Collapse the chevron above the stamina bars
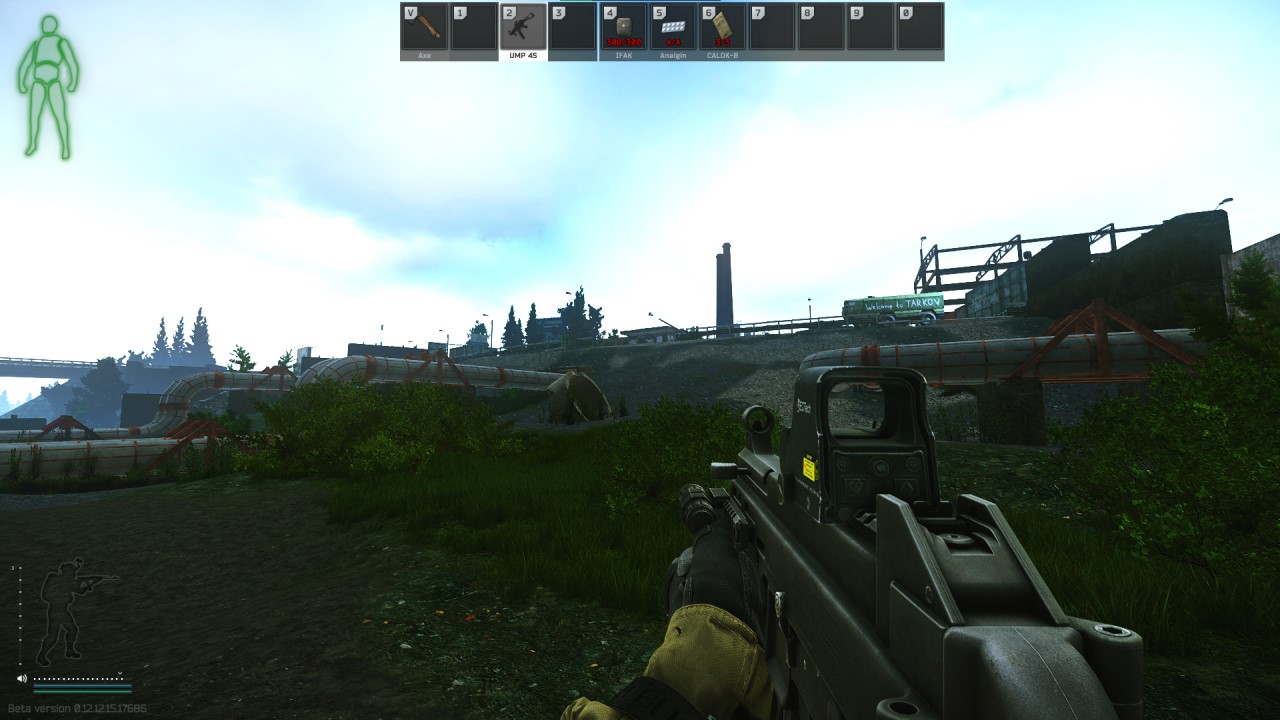Image resolution: width=1280 pixels, height=720 pixels. click(x=120, y=673)
